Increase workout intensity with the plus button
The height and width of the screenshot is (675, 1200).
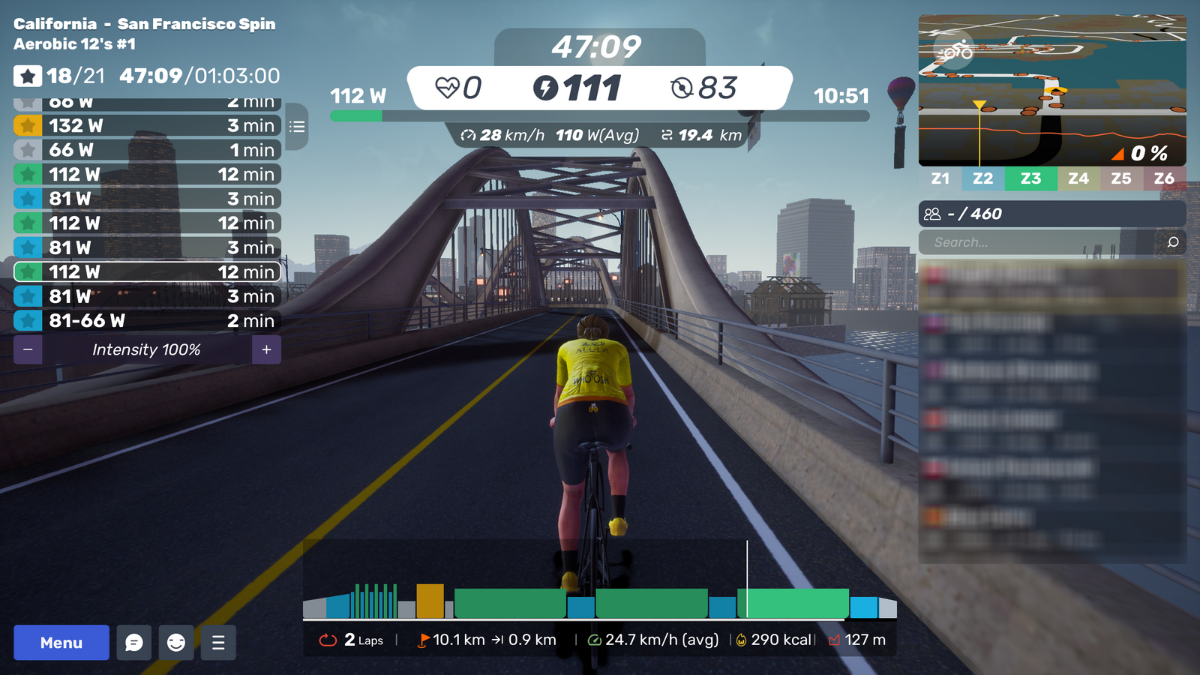click(267, 350)
